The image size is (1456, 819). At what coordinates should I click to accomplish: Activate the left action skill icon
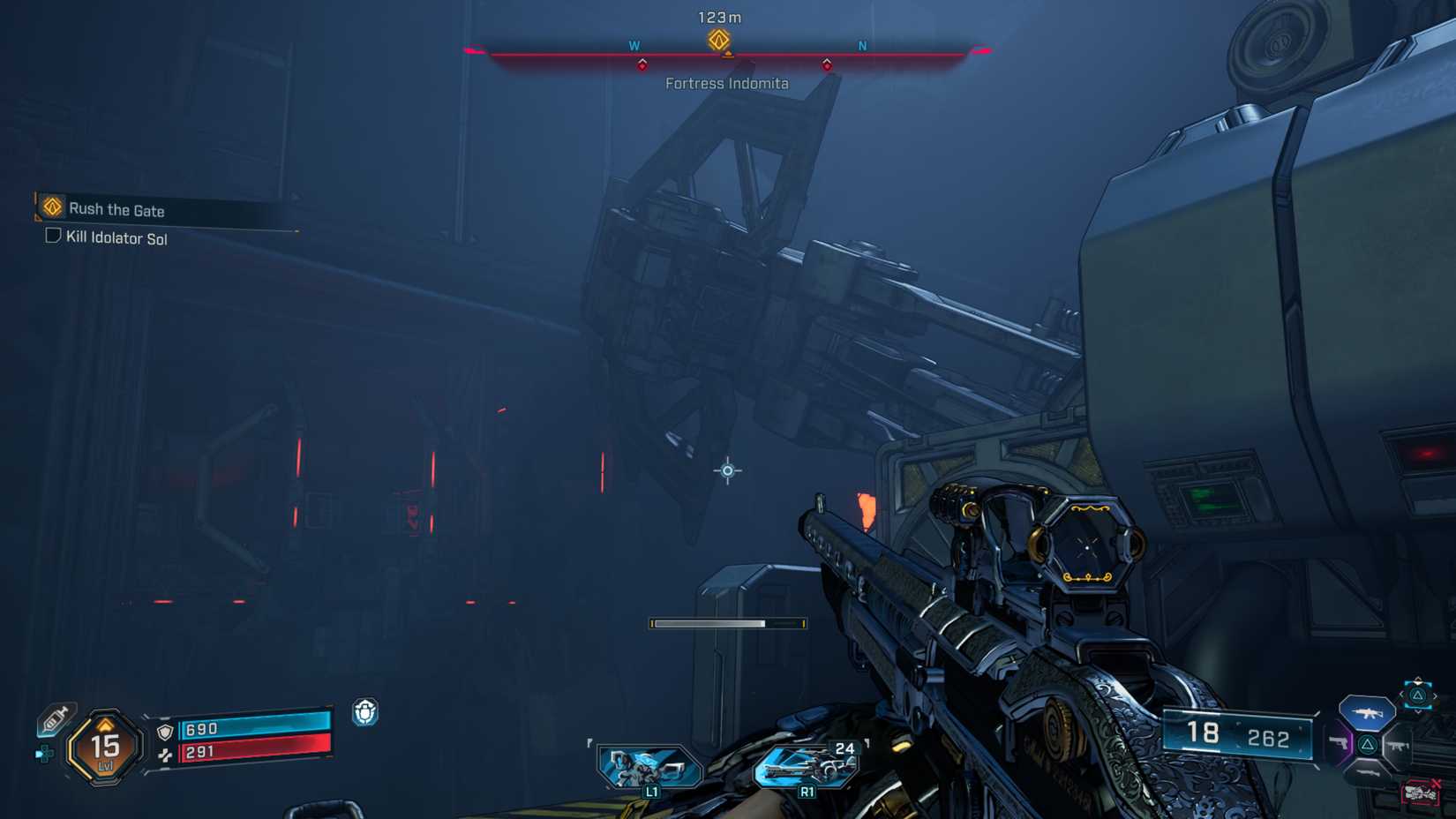[649, 767]
